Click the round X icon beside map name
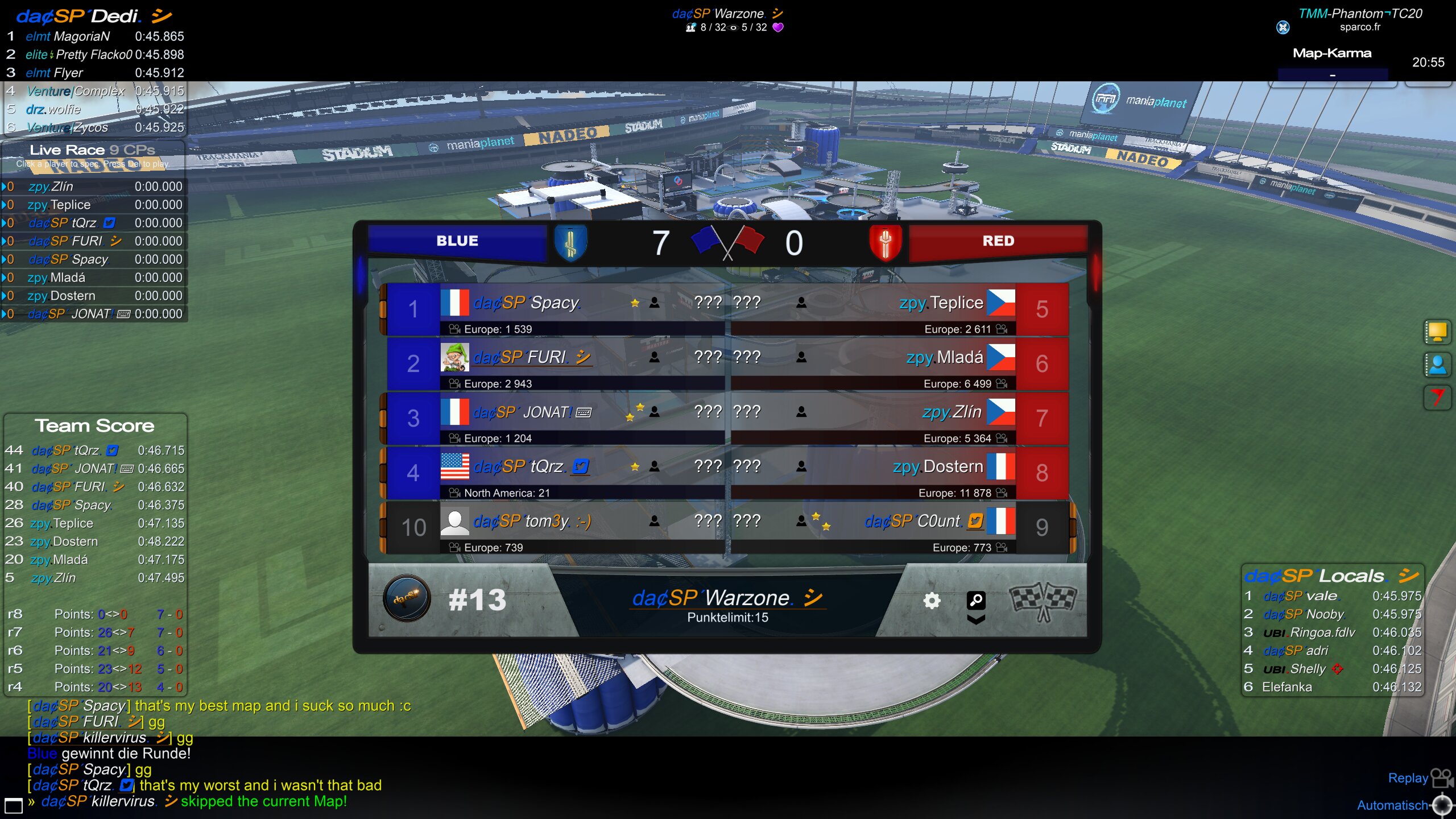The height and width of the screenshot is (819, 1456). [x=1283, y=27]
